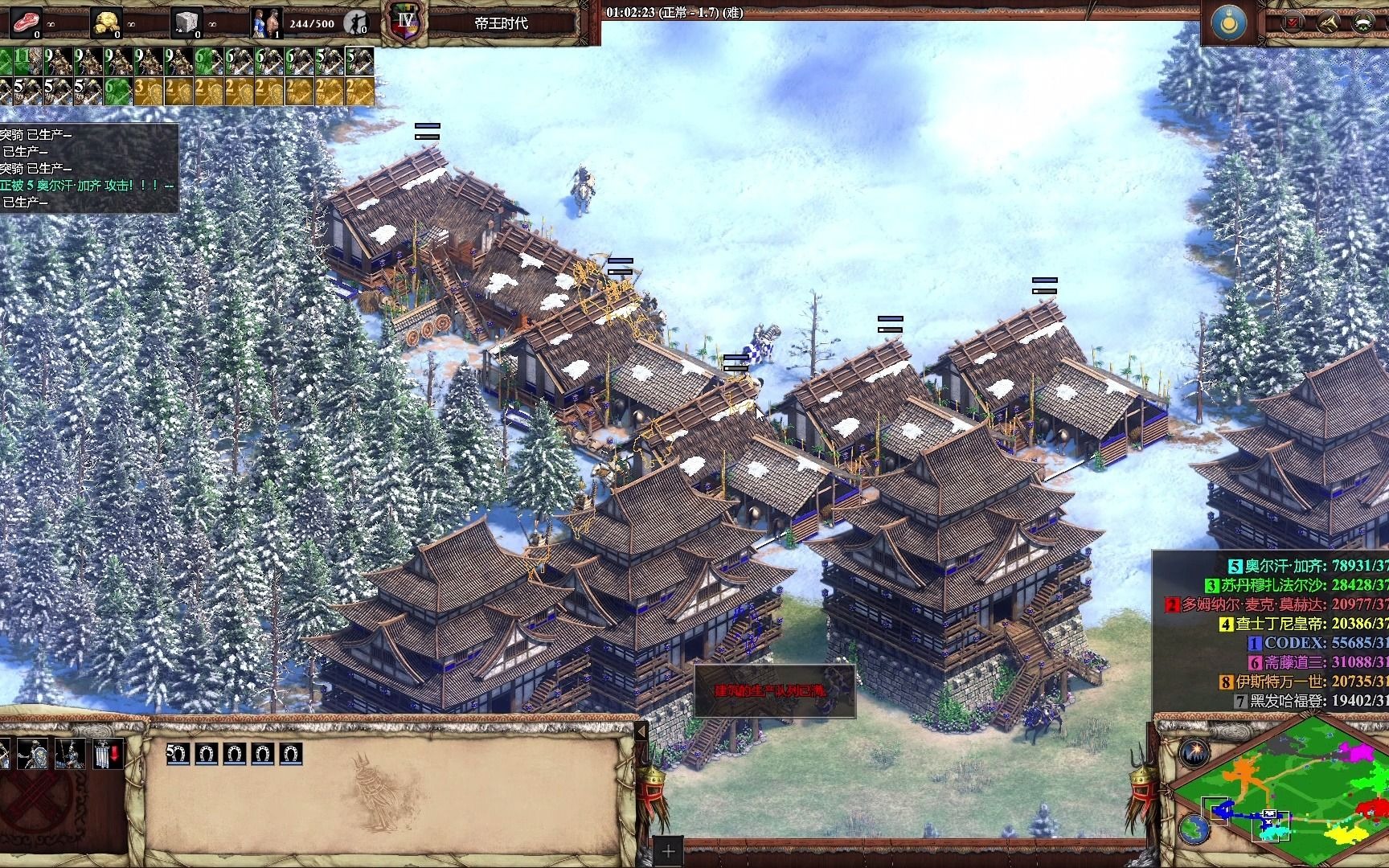1389x868 pixels.
Task: Collapse the command panel arrow
Action: [x=641, y=732]
